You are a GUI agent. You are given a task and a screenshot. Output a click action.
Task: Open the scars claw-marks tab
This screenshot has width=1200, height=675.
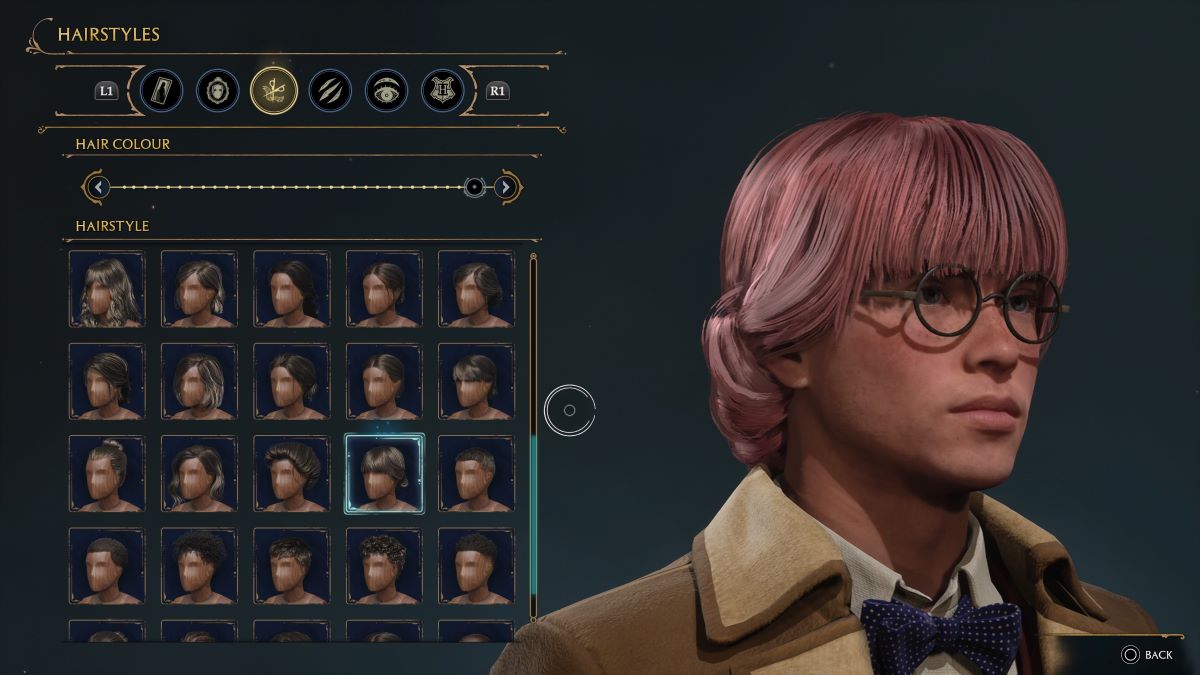click(x=329, y=91)
